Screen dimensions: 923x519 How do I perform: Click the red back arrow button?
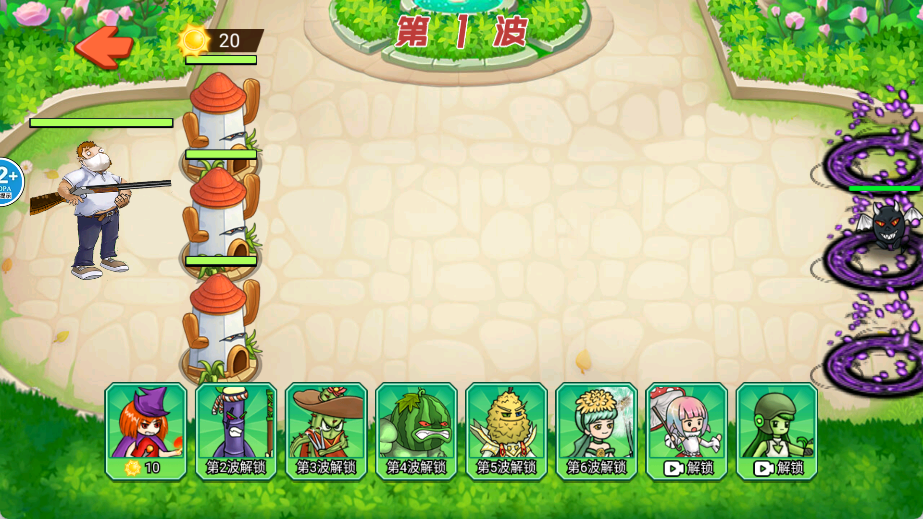[104, 45]
